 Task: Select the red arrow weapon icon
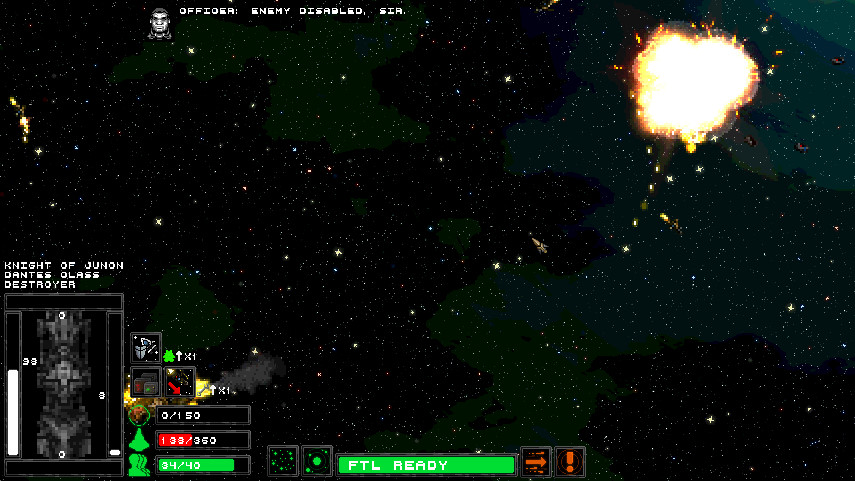(179, 383)
